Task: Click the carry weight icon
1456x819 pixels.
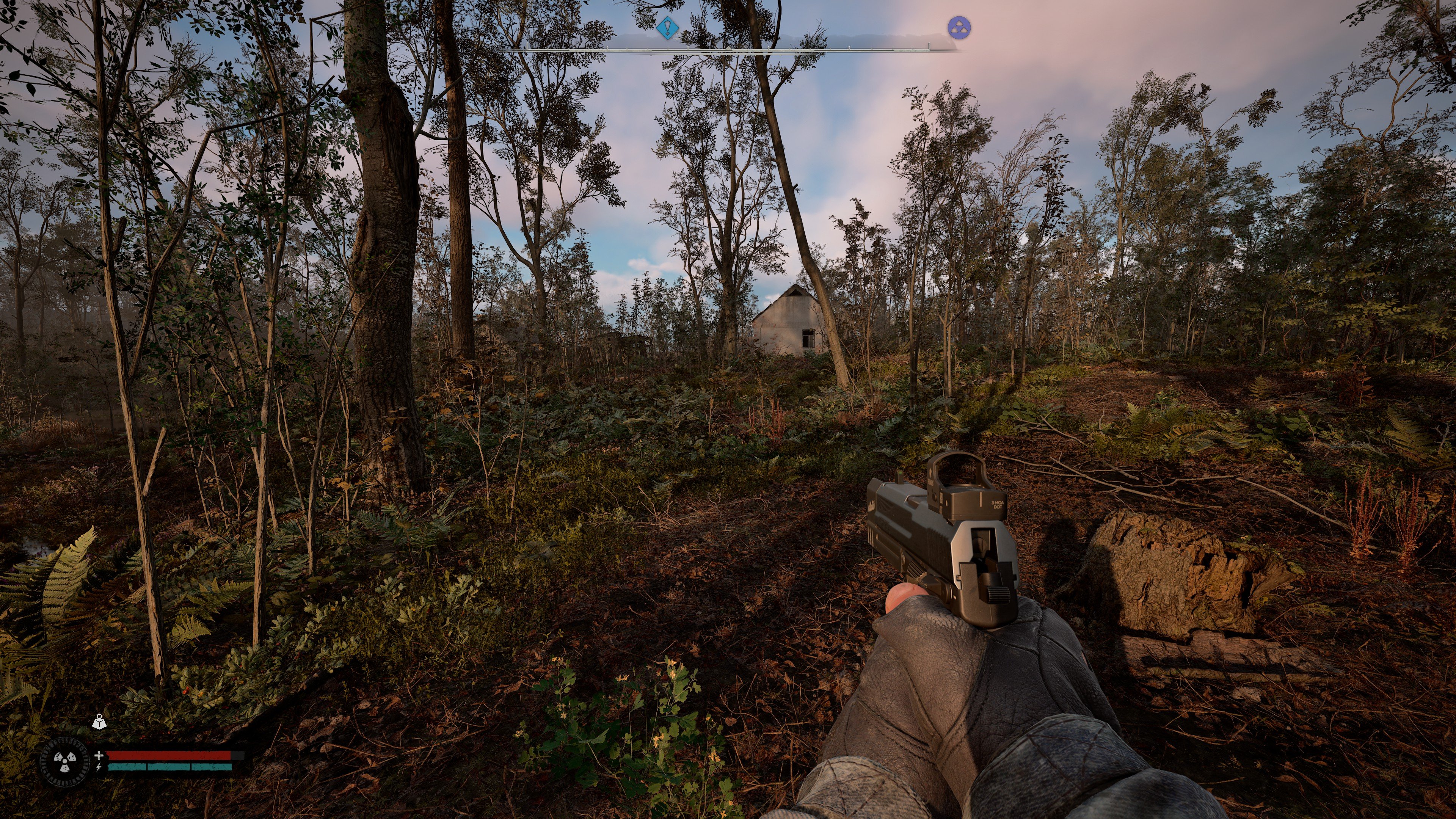Action: pyautogui.click(x=99, y=721)
